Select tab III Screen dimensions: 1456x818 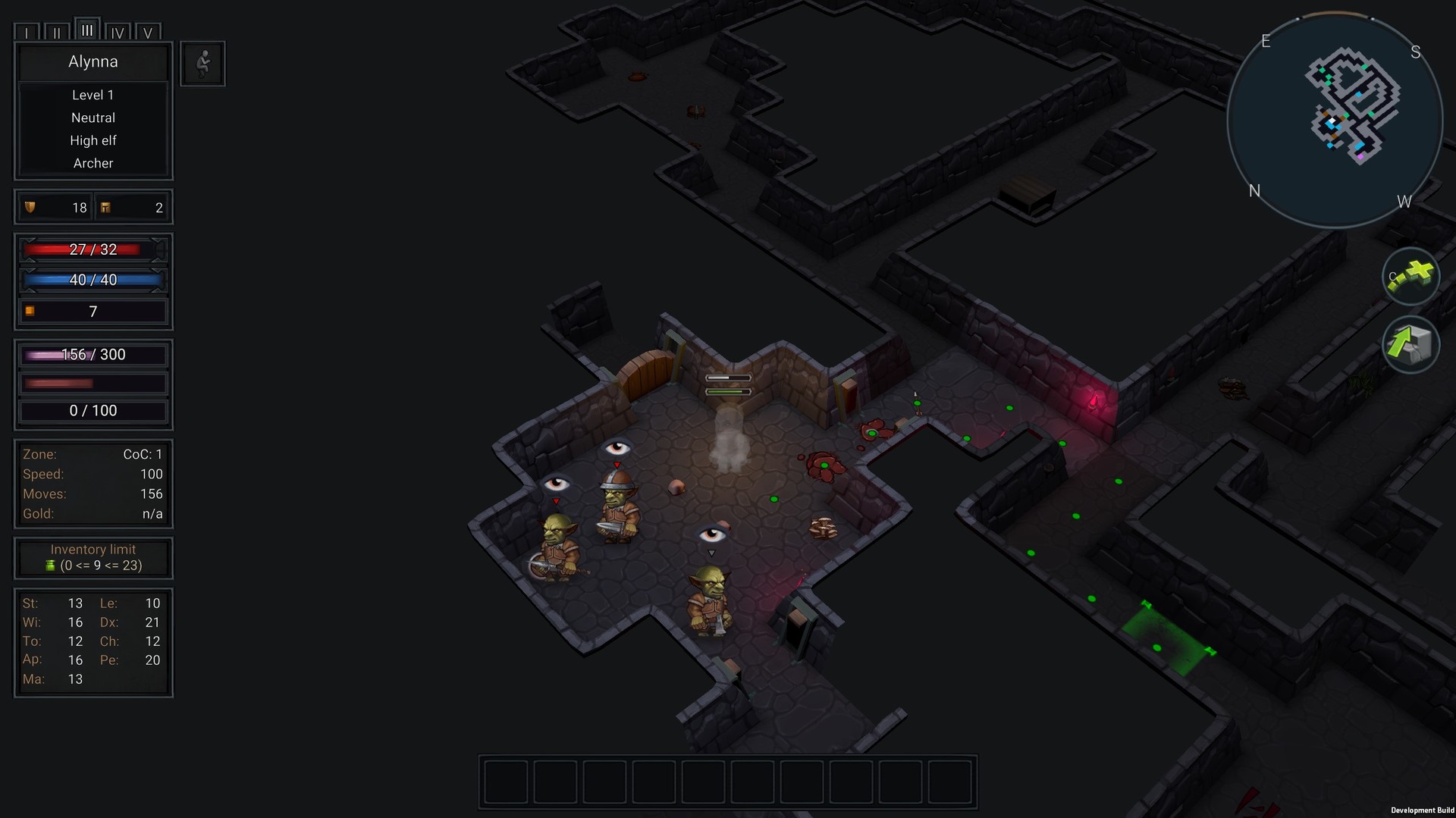(x=87, y=30)
